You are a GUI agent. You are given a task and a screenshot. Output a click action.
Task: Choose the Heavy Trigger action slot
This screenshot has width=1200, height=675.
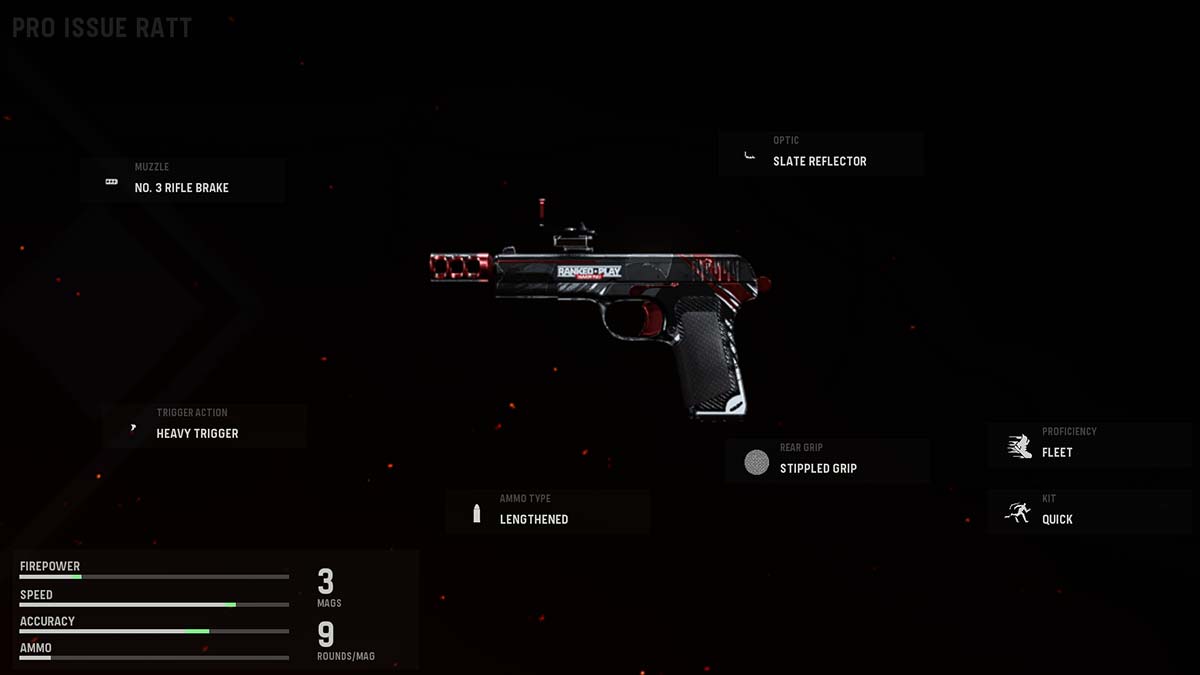(204, 426)
